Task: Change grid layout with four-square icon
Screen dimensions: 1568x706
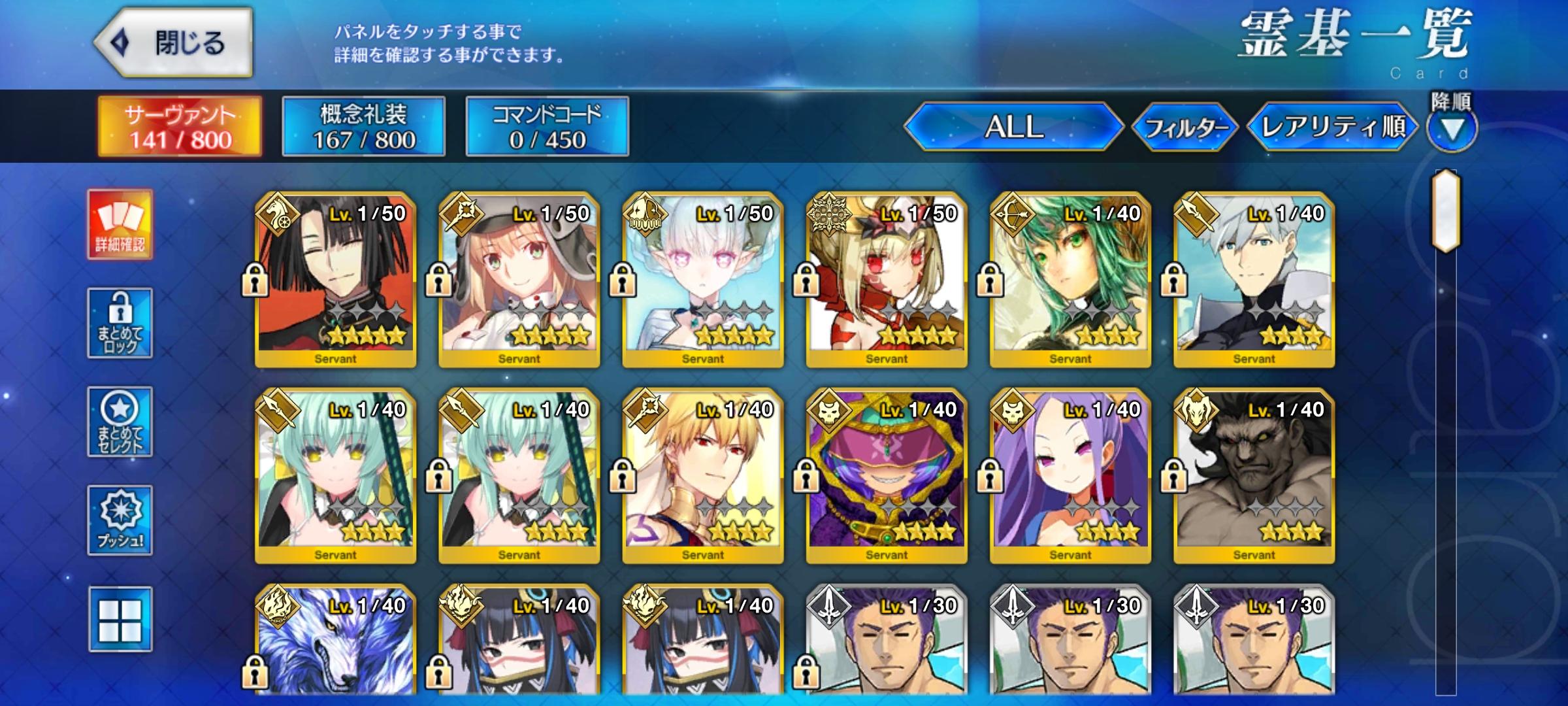Action: point(120,619)
